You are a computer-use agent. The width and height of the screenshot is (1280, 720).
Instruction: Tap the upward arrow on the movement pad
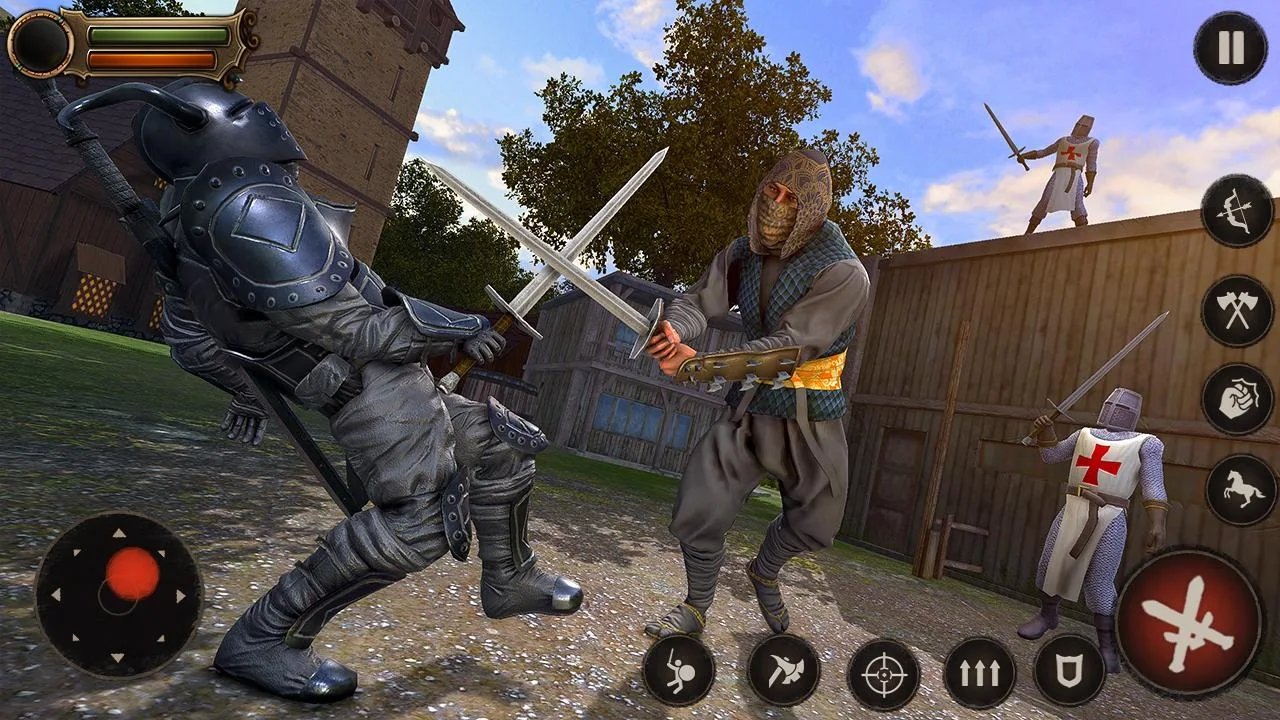point(118,532)
